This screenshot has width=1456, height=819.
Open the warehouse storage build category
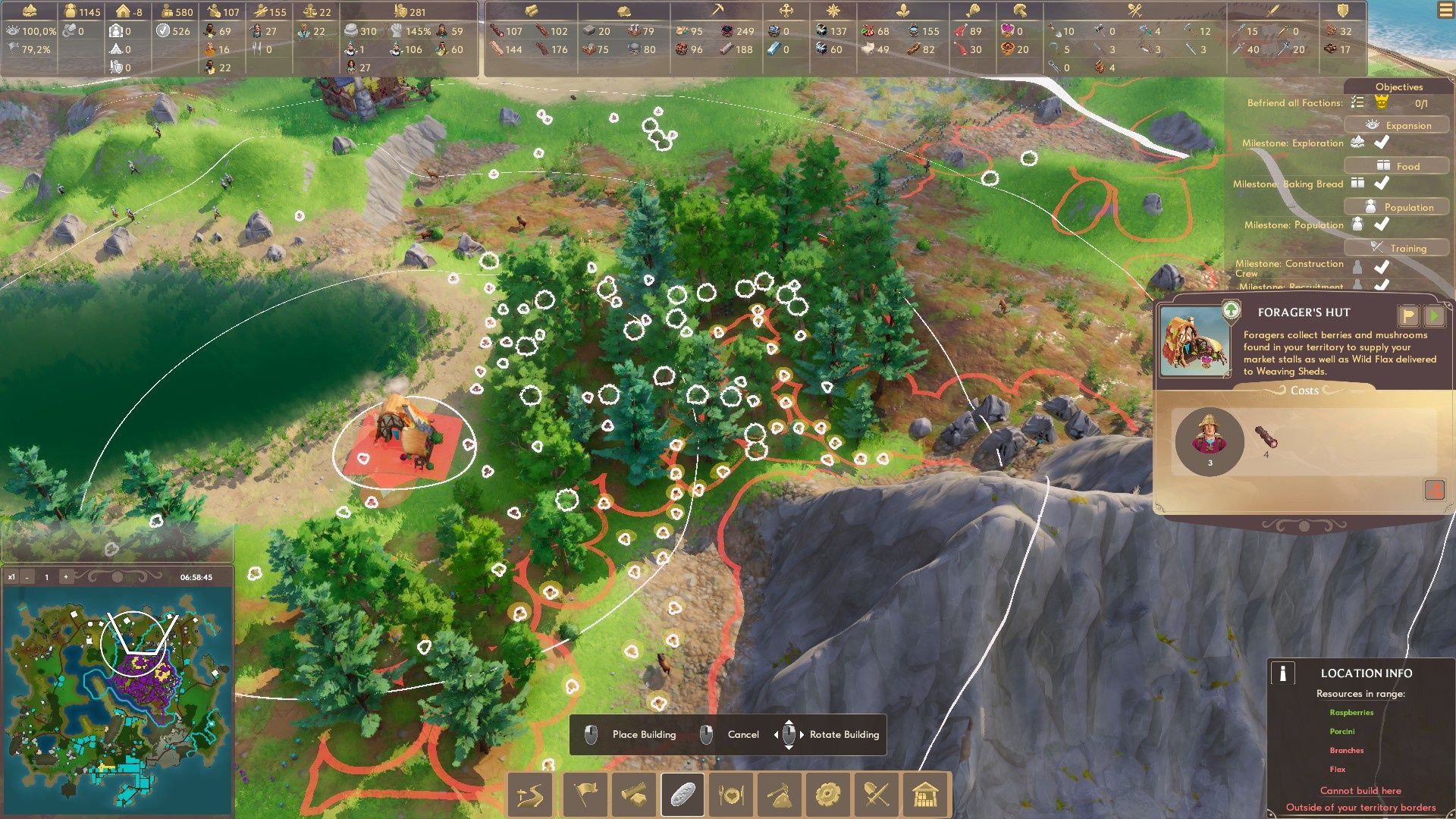(x=925, y=795)
